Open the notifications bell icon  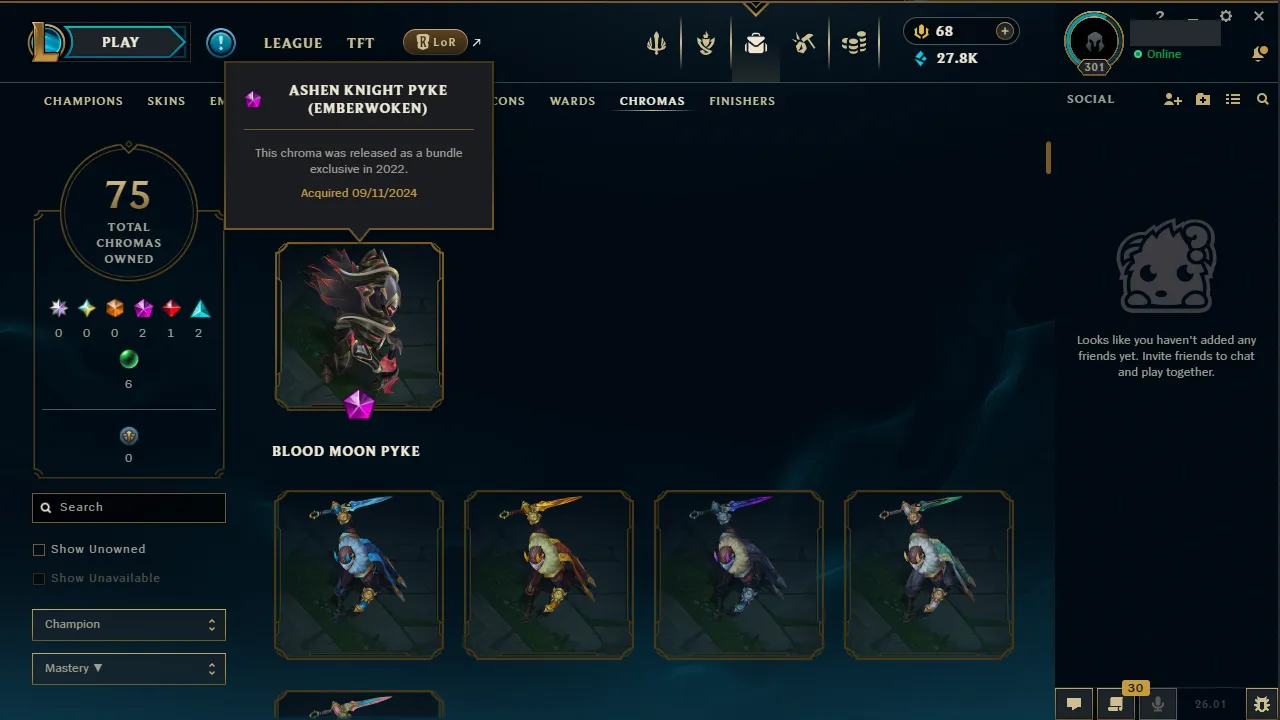(1259, 53)
